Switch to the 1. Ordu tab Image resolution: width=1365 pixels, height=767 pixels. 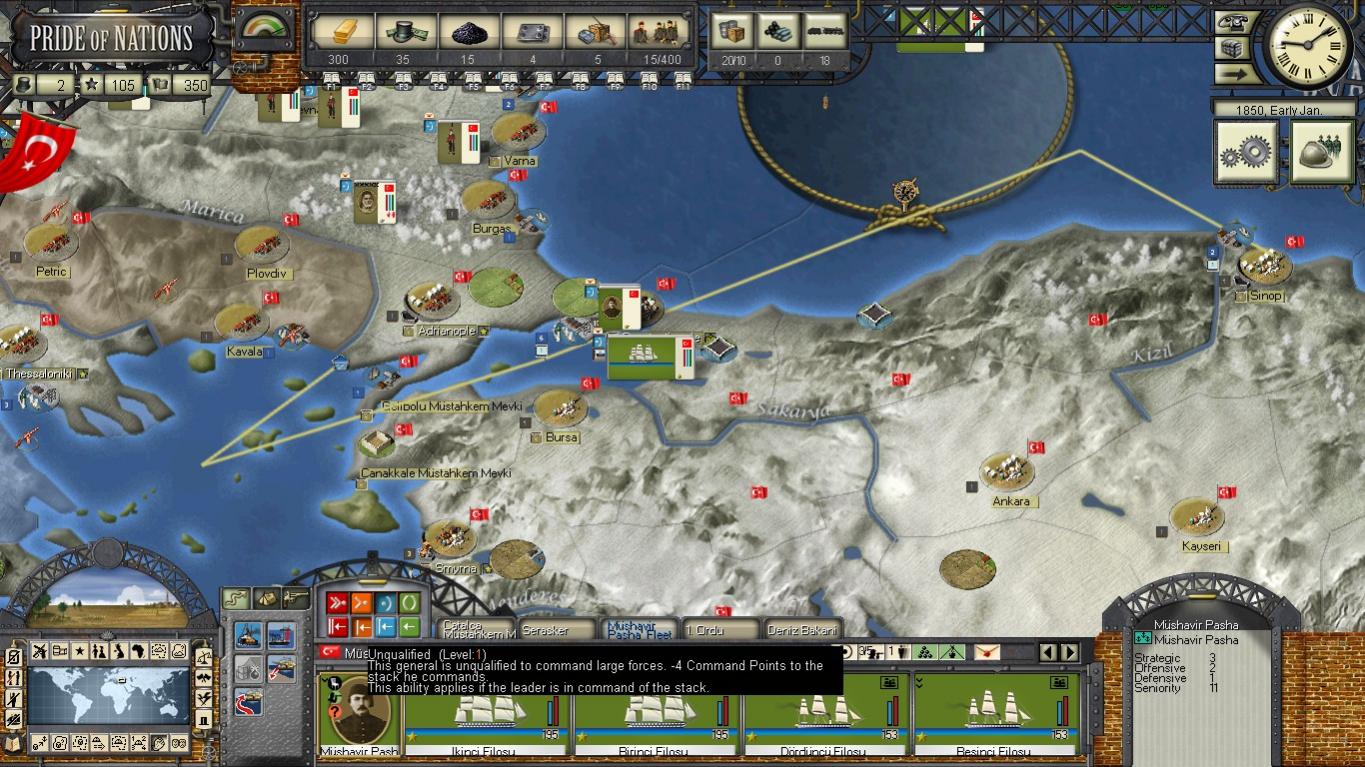click(x=719, y=630)
